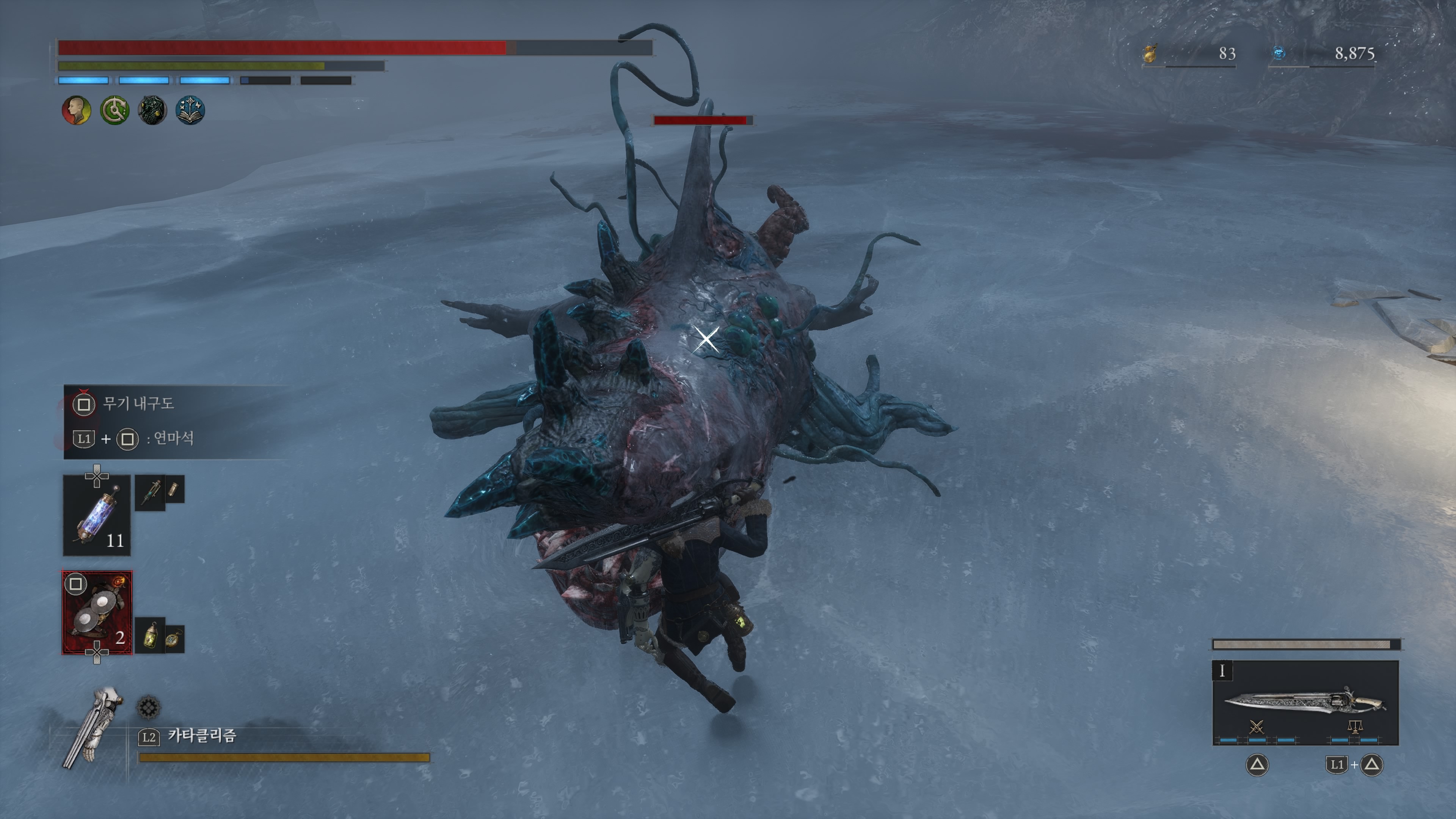Inspect the blue open book buff icon
Screen dimensions: 1456x819
[190, 110]
